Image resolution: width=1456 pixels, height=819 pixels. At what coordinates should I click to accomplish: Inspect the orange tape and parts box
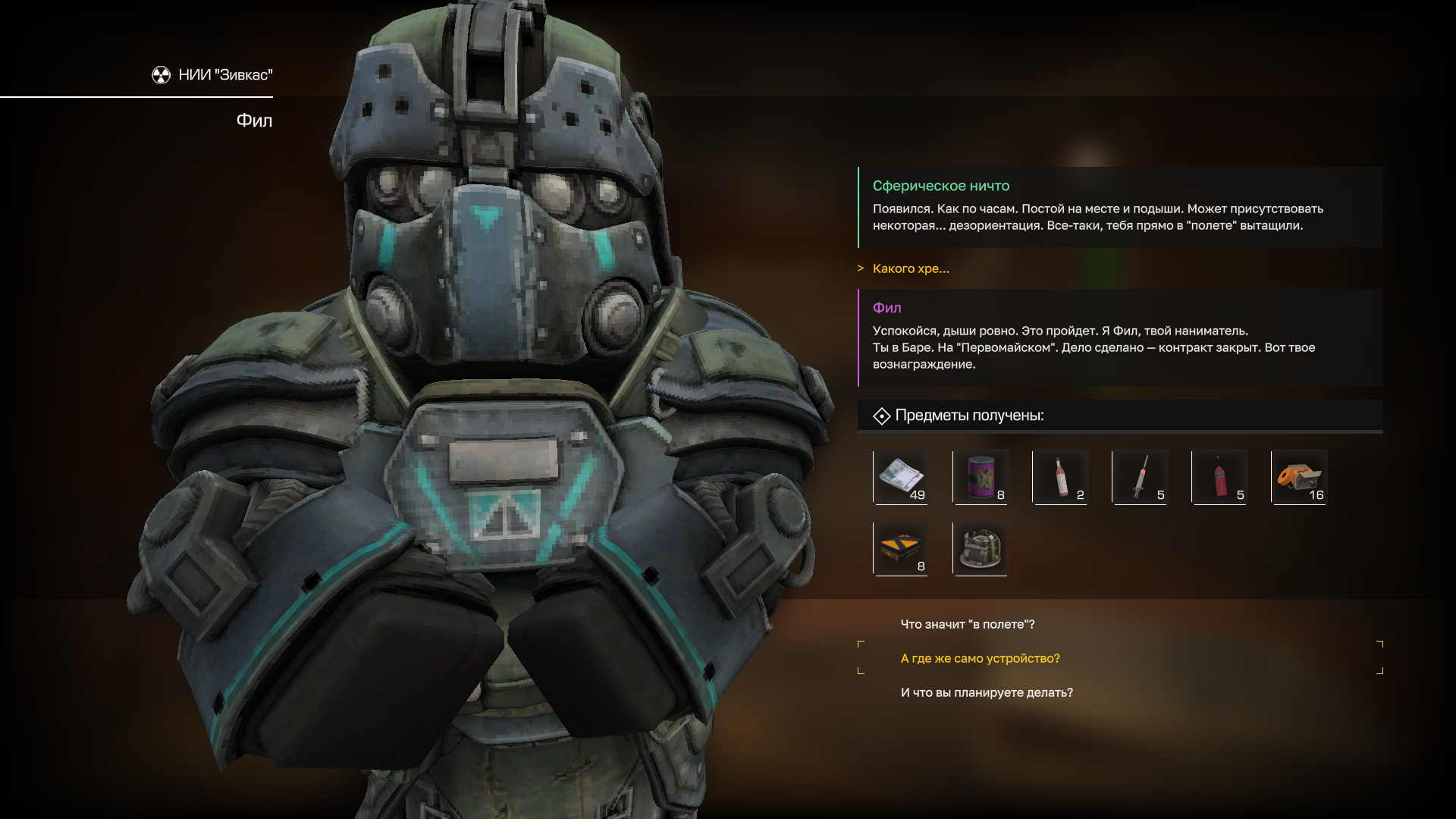pos(1299,477)
